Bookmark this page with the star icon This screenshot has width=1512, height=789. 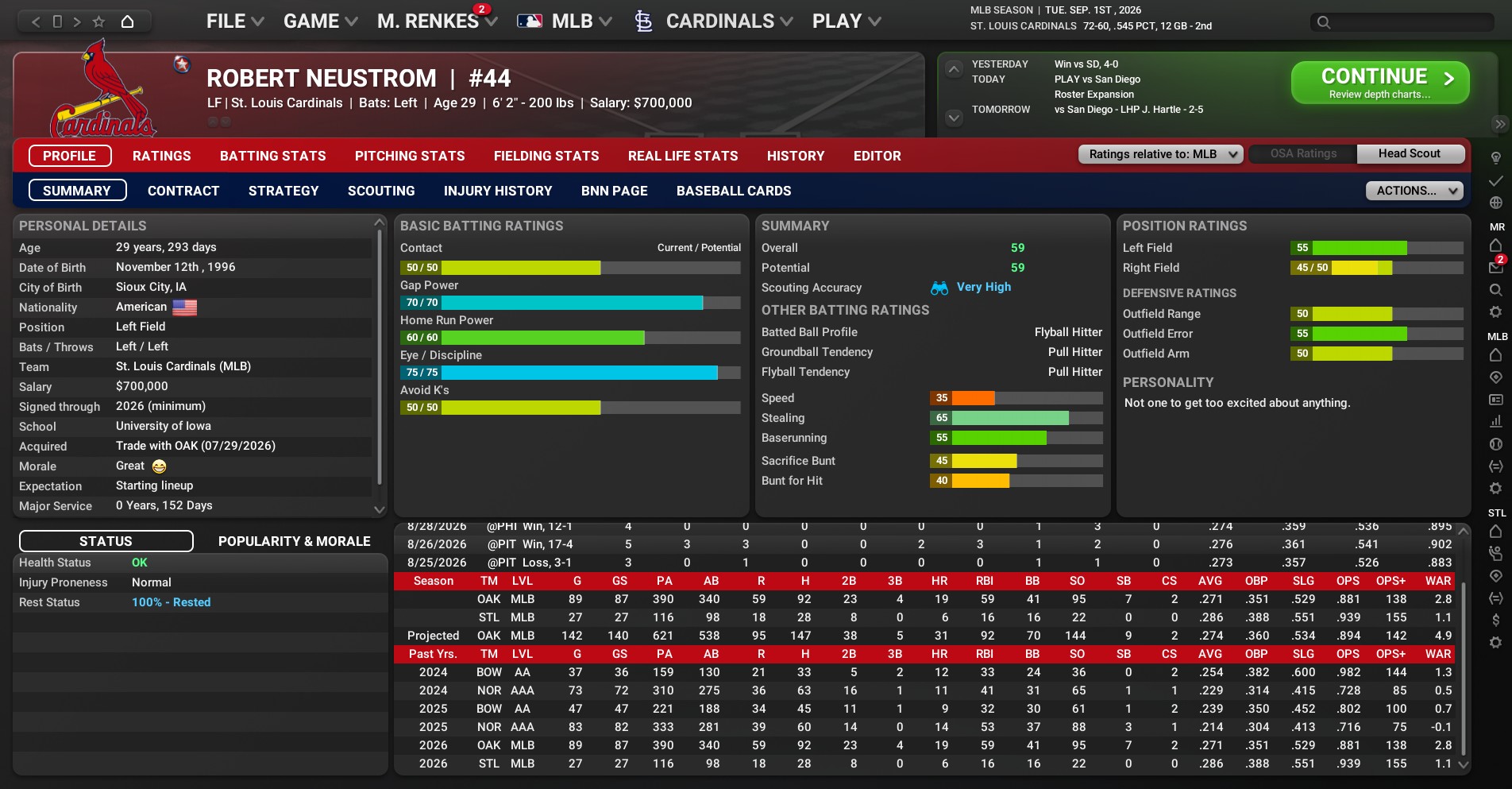[98, 21]
